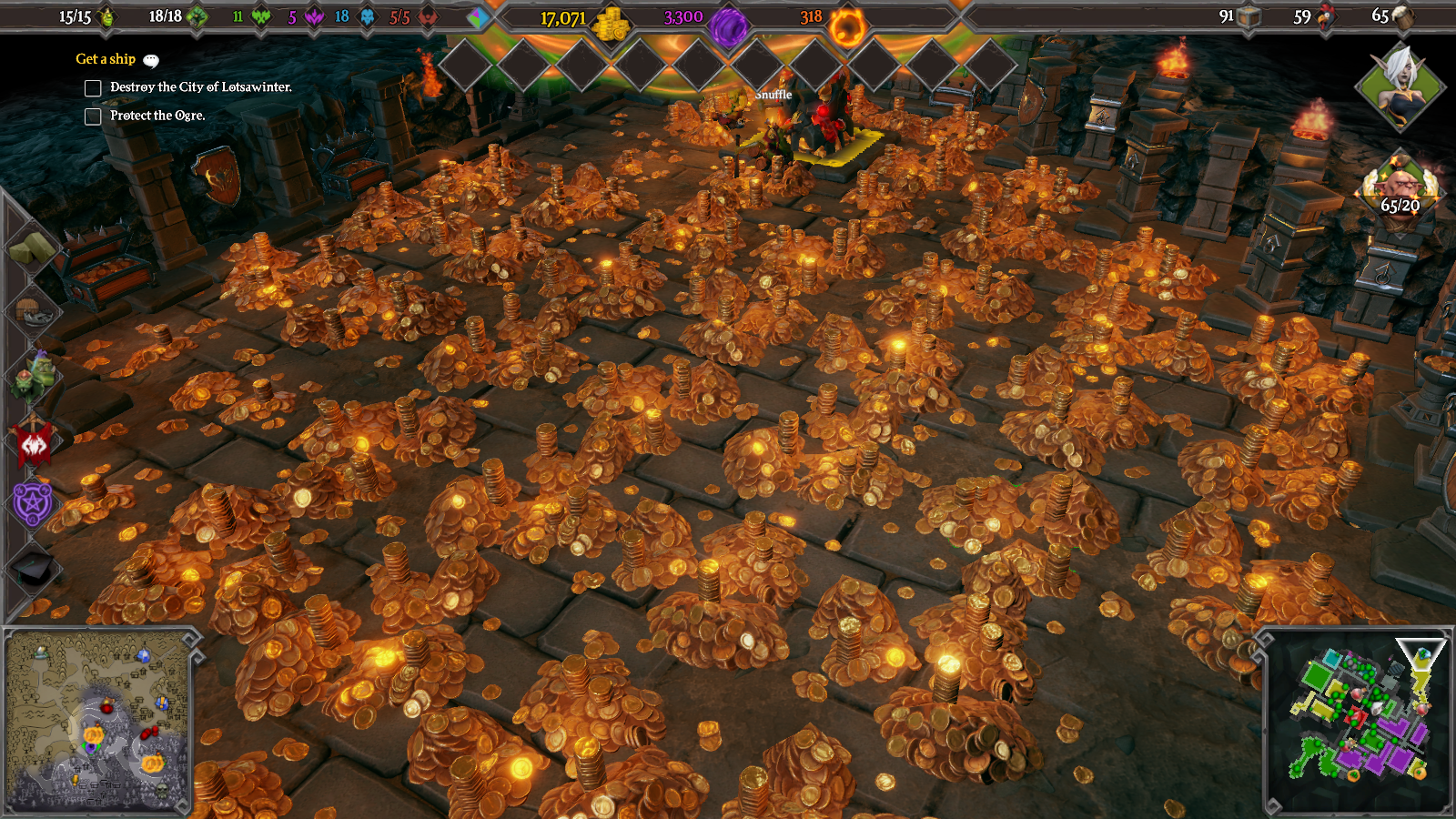The height and width of the screenshot is (819, 1456).
Task: Open the creatures menu with goblin faces
Action: coord(34,376)
